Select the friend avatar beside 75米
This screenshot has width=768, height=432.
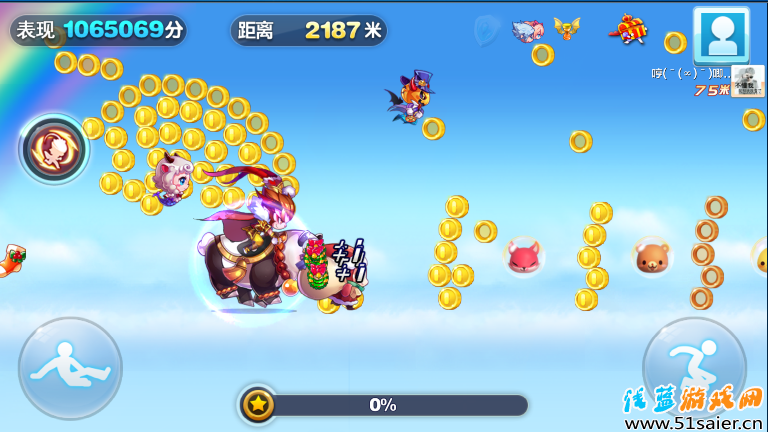[x=747, y=81]
